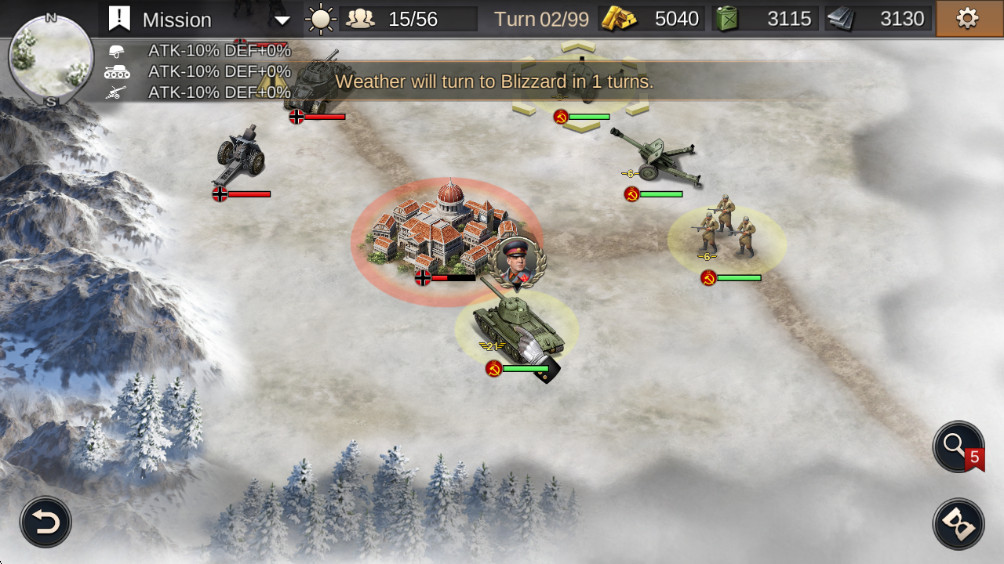End turn with the hourglass button
Screen dimensions: 1004x564
pyautogui.click(x=958, y=524)
